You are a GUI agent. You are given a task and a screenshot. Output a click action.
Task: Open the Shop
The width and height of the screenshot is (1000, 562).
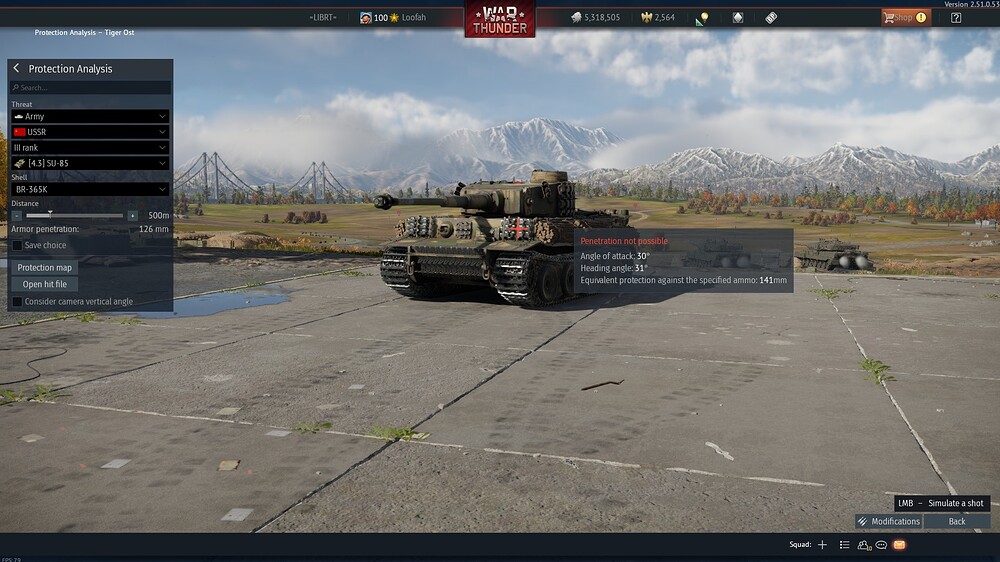pyautogui.click(x=903, y=17)
